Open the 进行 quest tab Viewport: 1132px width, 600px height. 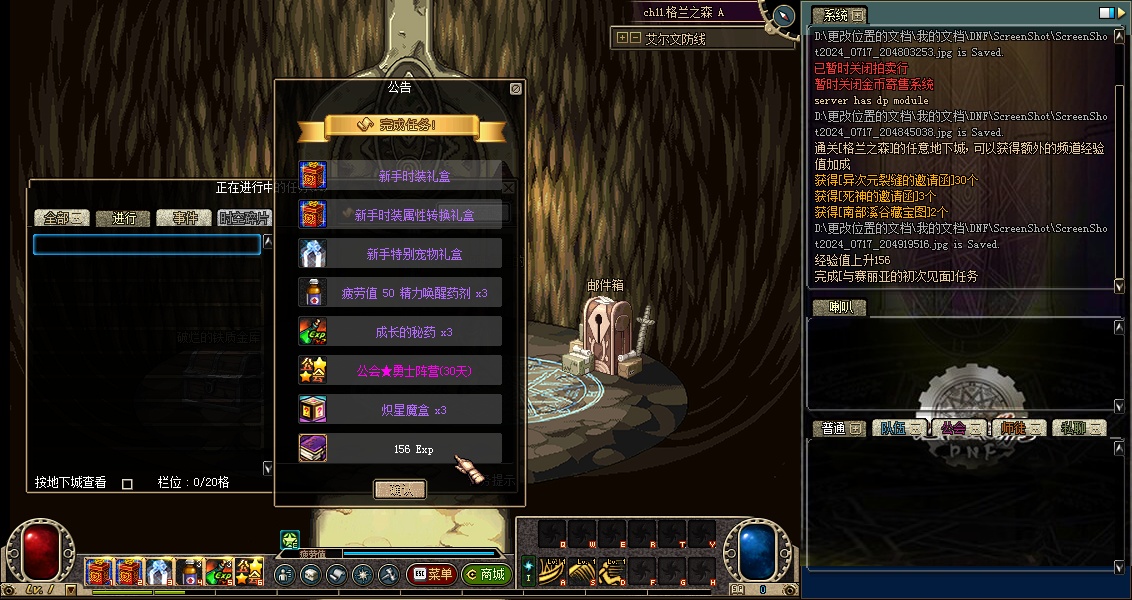[123, 218]
